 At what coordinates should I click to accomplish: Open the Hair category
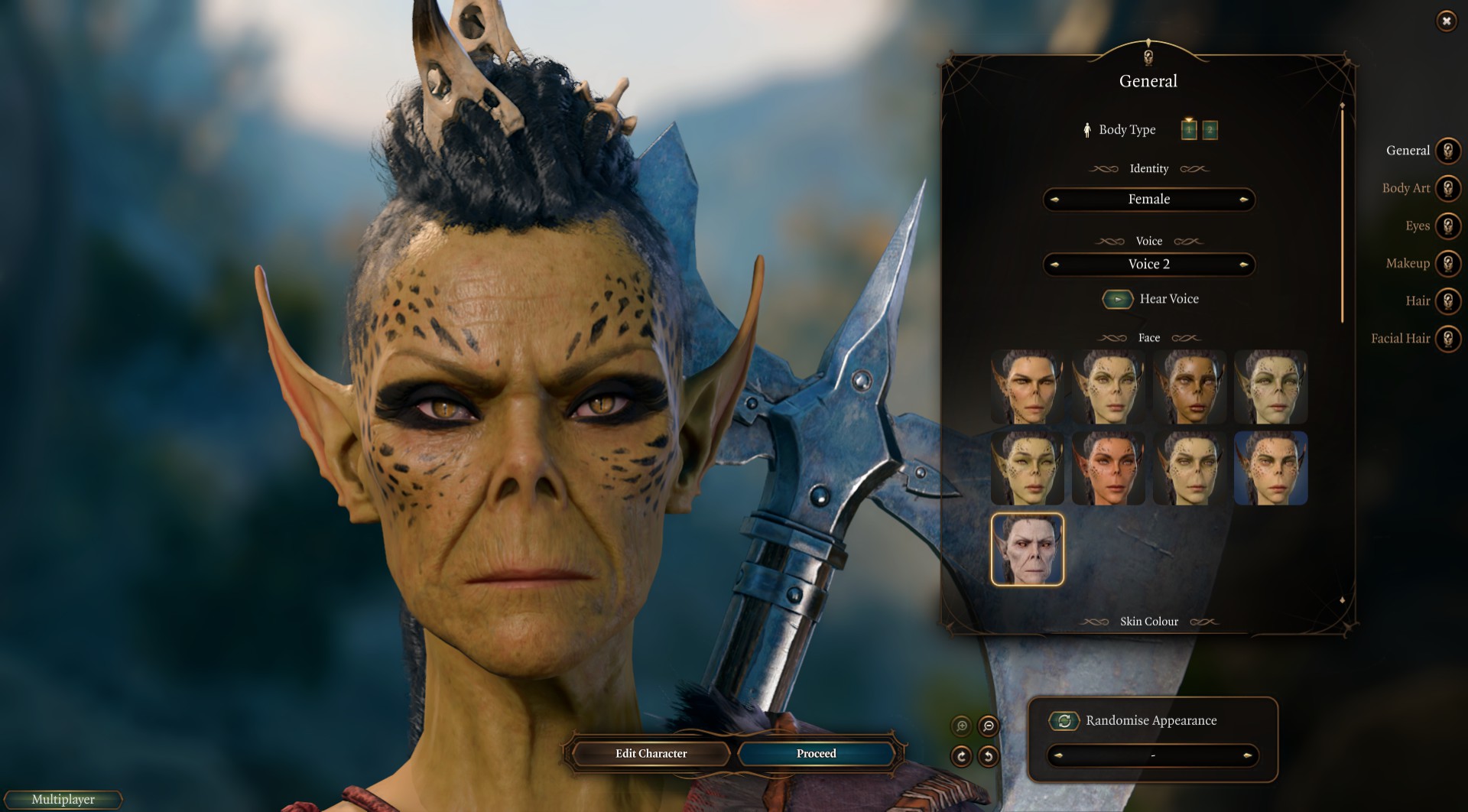click(x=1447, y=300)
